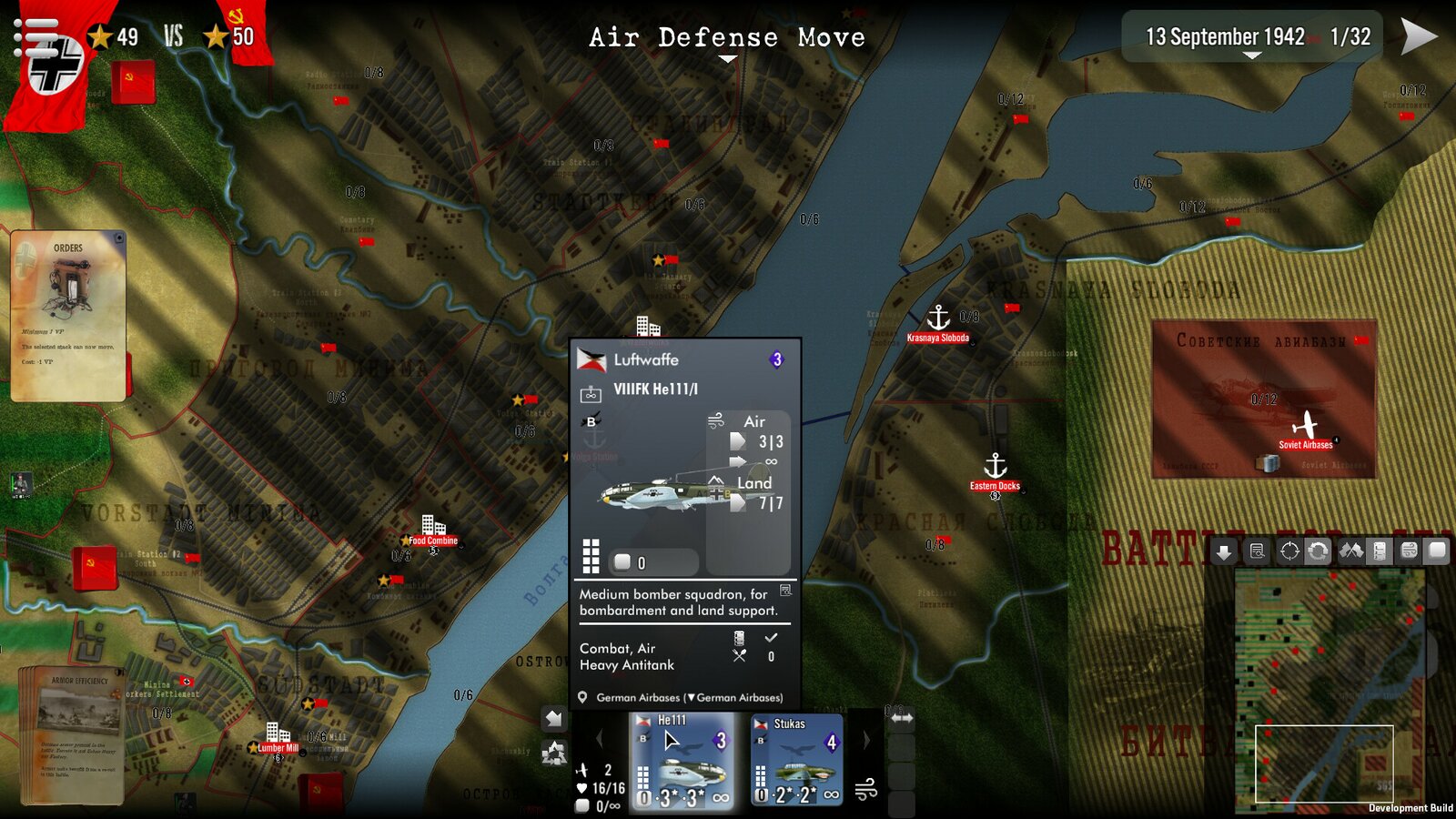
Task: Toggle the counter stack display on the toolbar
Action: (1381, 551)
